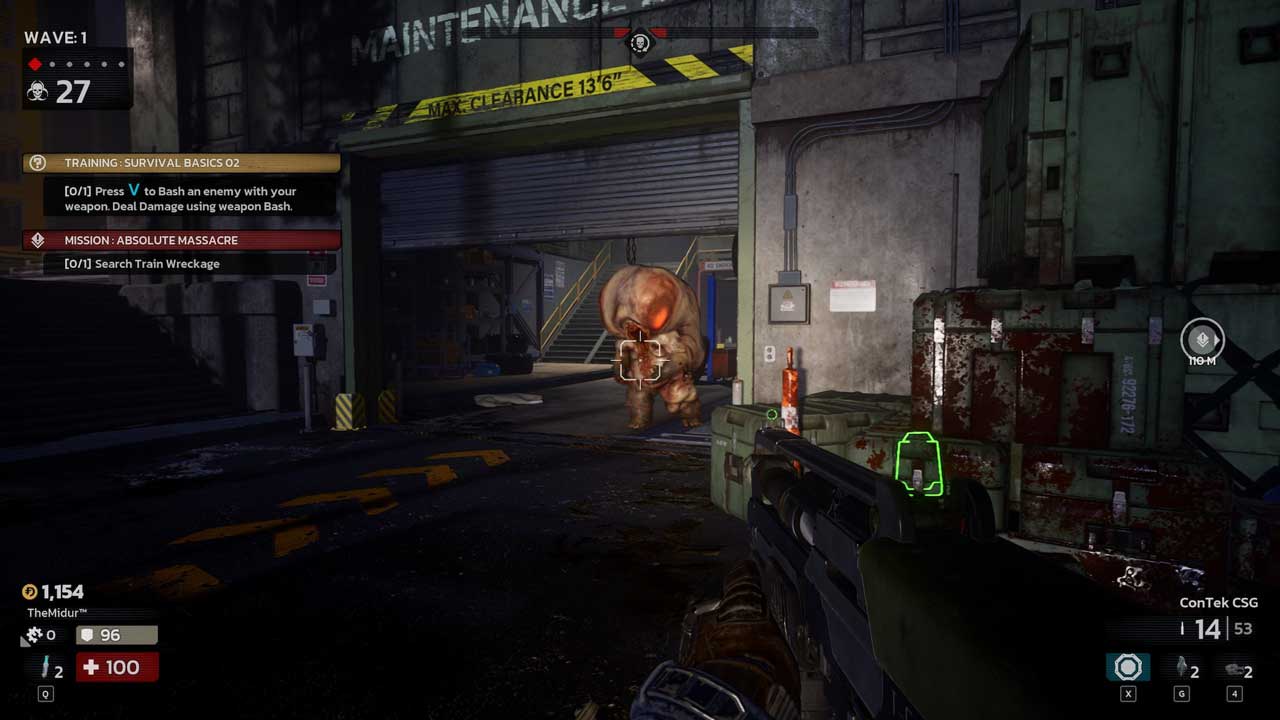Click the biohazard skull enemy counter icon
The image size is (1280, 720).
[x=37, y=92]
